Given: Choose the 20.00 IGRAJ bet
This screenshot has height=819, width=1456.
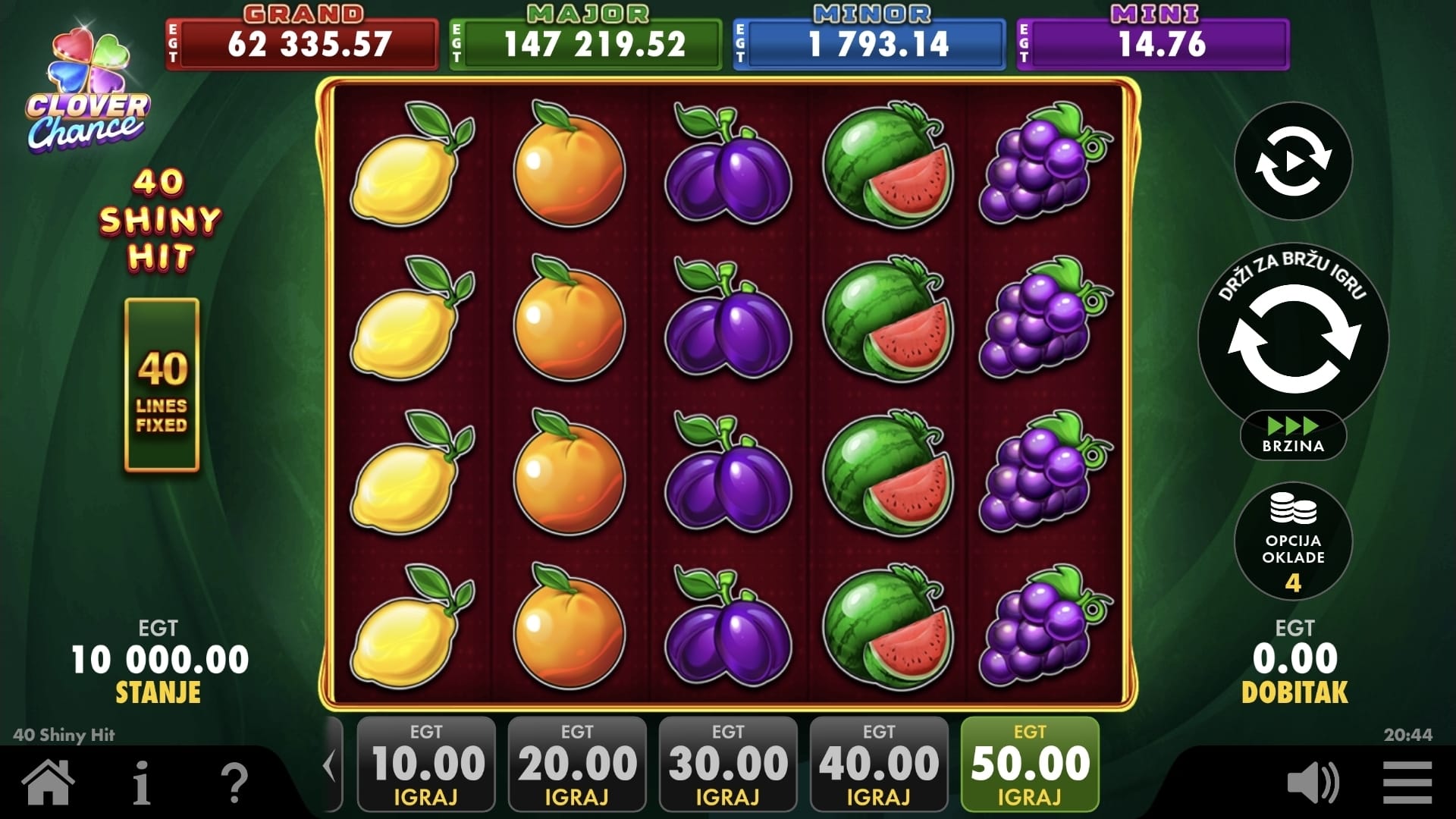Looking at the screenshot, I should tap(577, 764).
